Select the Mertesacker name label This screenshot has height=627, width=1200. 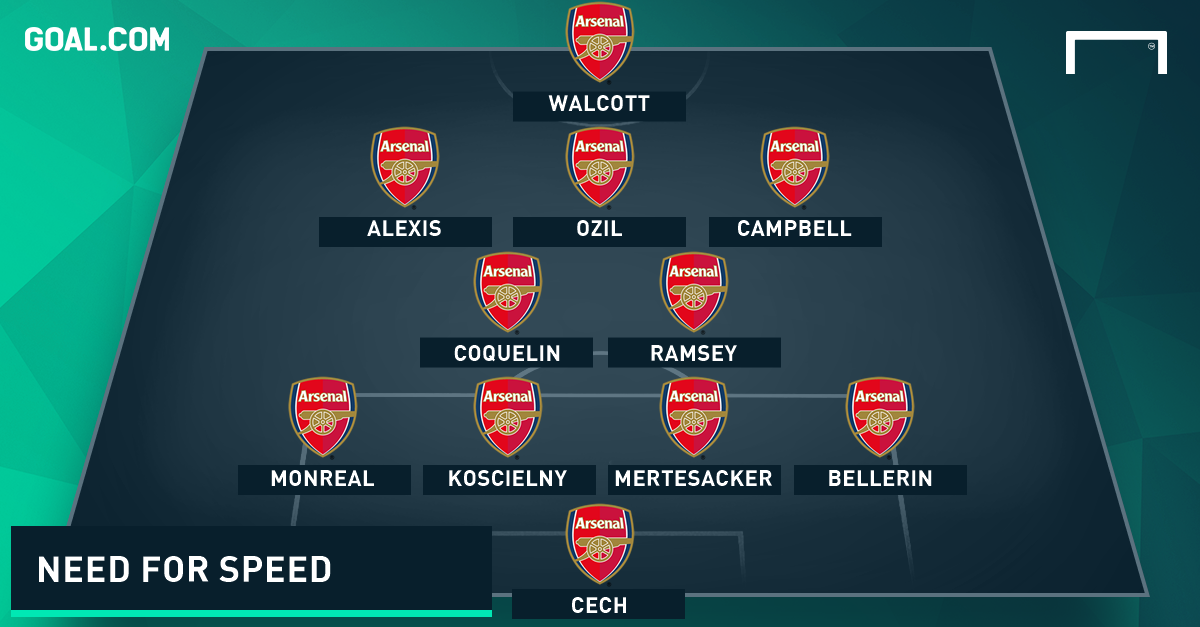click(694, 479)
